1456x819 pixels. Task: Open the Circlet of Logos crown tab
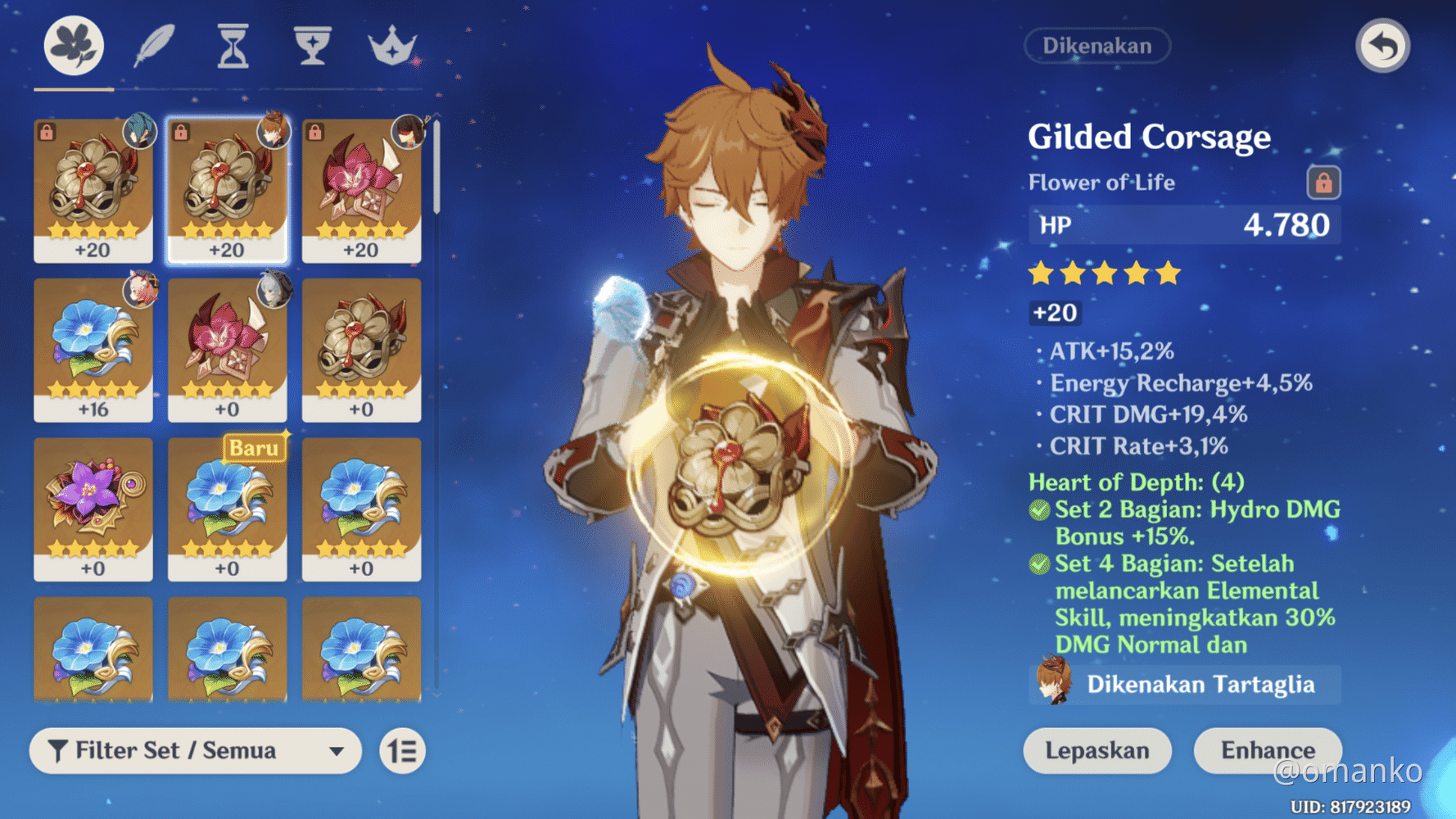tap(391, 47)
